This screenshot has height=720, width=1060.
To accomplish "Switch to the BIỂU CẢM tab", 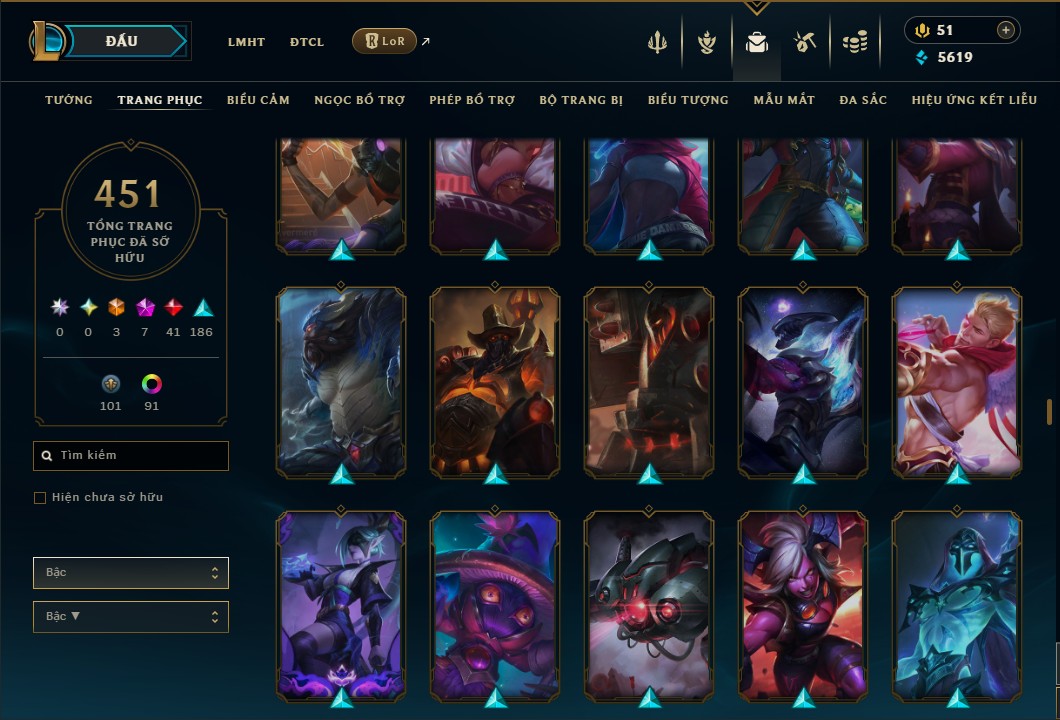I will [x=258, y=100].
